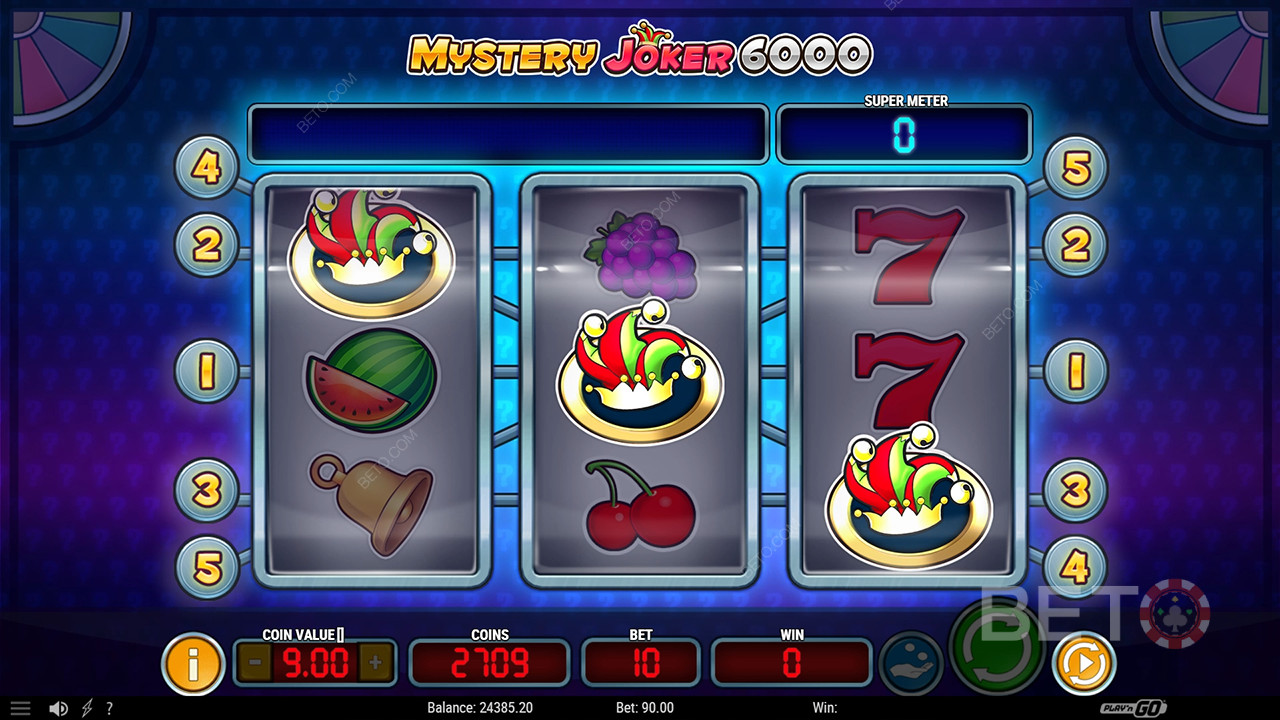This screenshot has height=720, width=1280.
Task: Toggle the sound speaker icon
Action: 58,708
